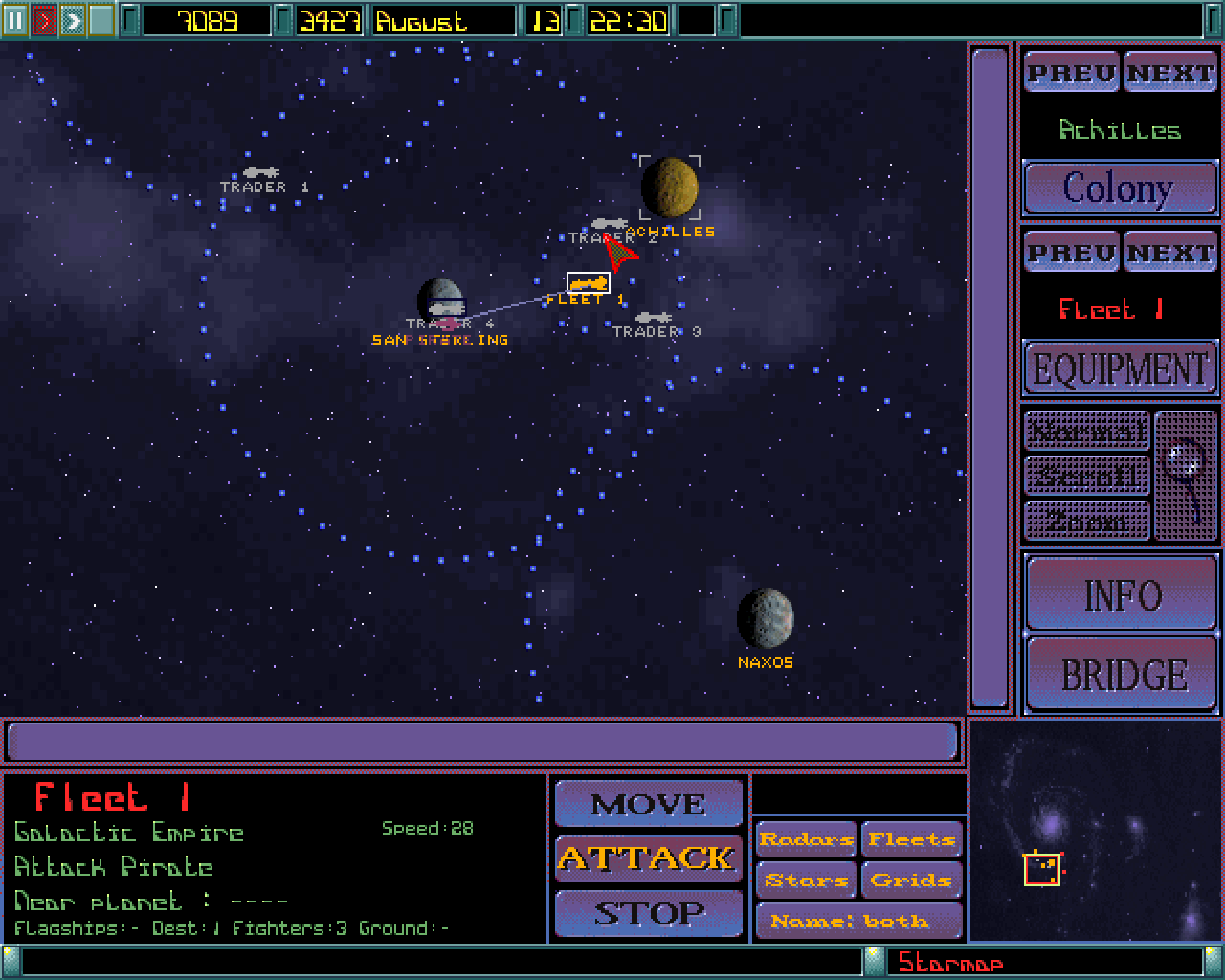
Task: Issue the MOVE order to Fleet 1
Action: pos(648,805)
